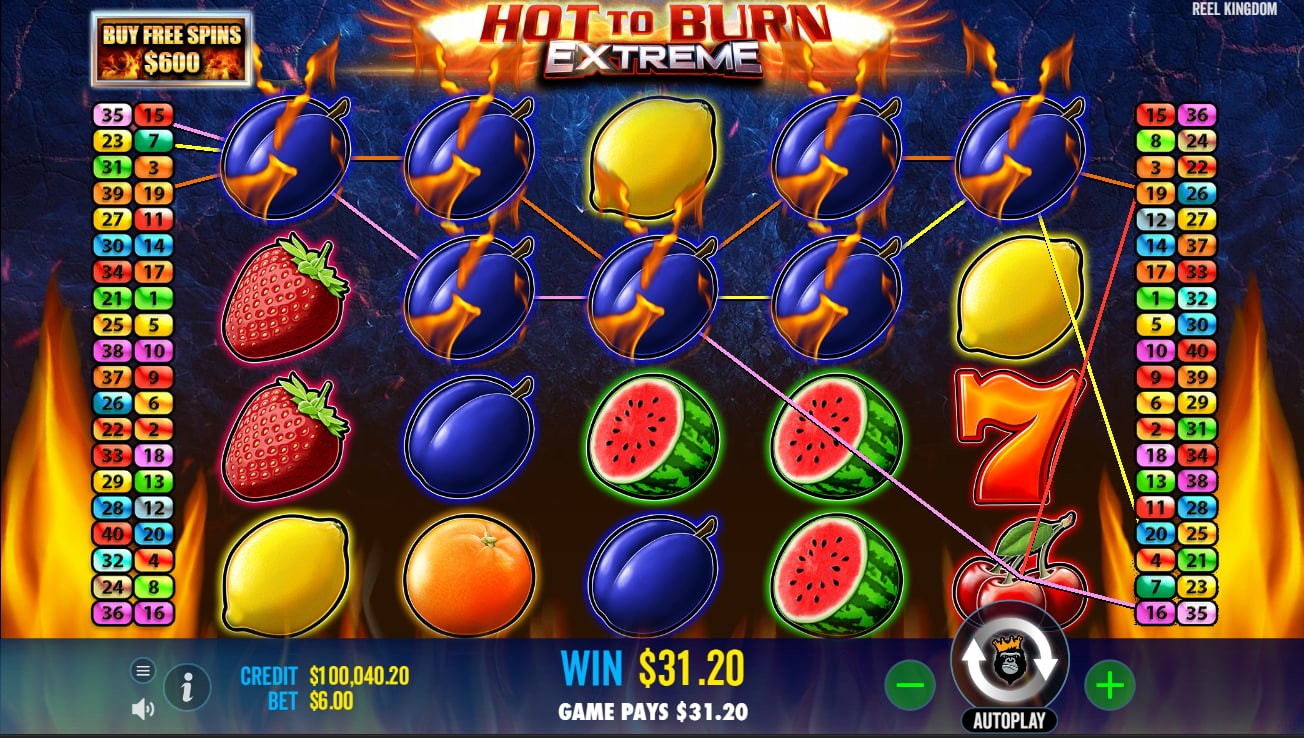The image size is (1304, 738).
Task: Open the hamburger settings menu
Action: pyautogui.click(x=143, y=668)
